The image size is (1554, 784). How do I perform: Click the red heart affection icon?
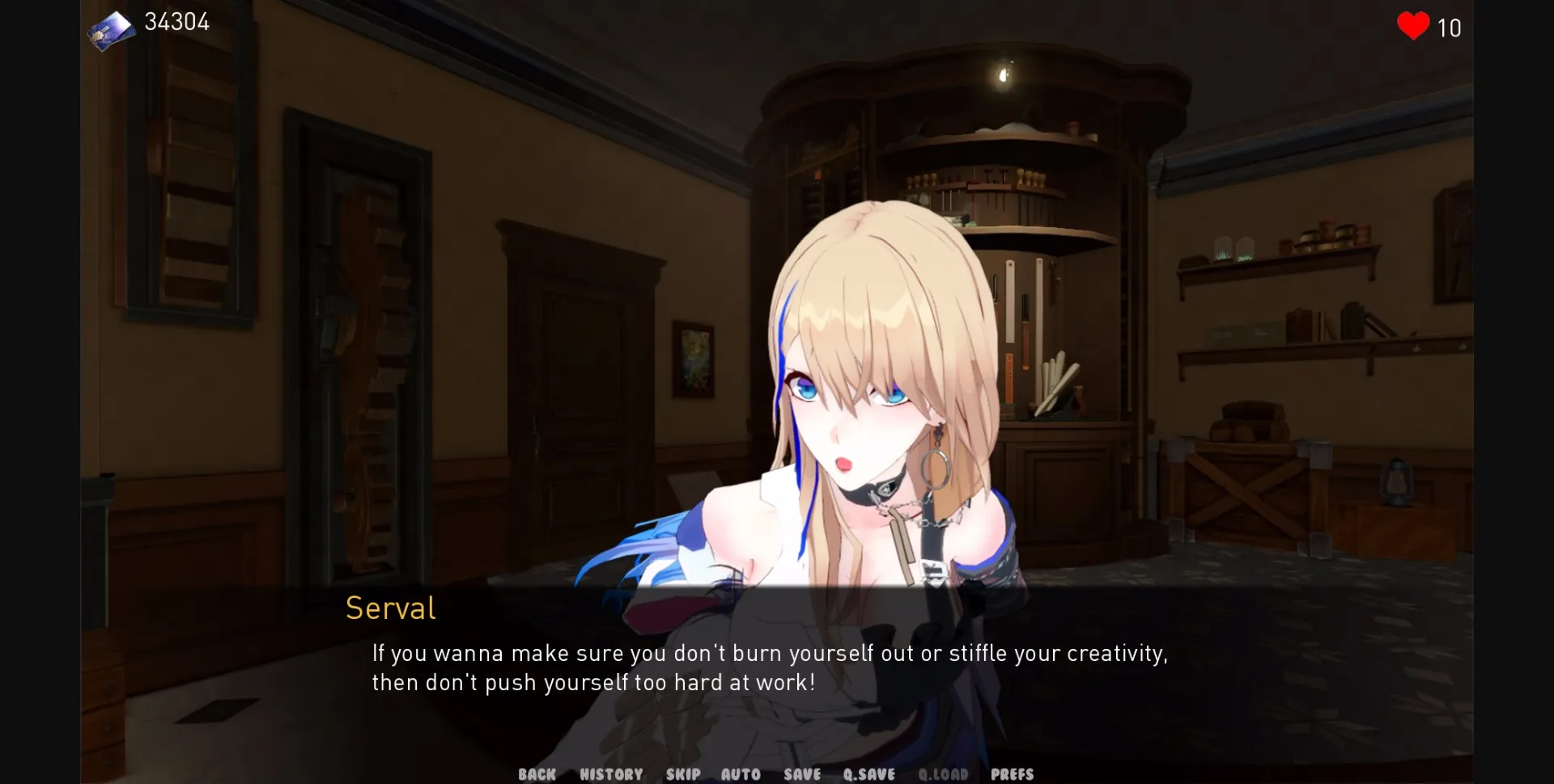1413,27
